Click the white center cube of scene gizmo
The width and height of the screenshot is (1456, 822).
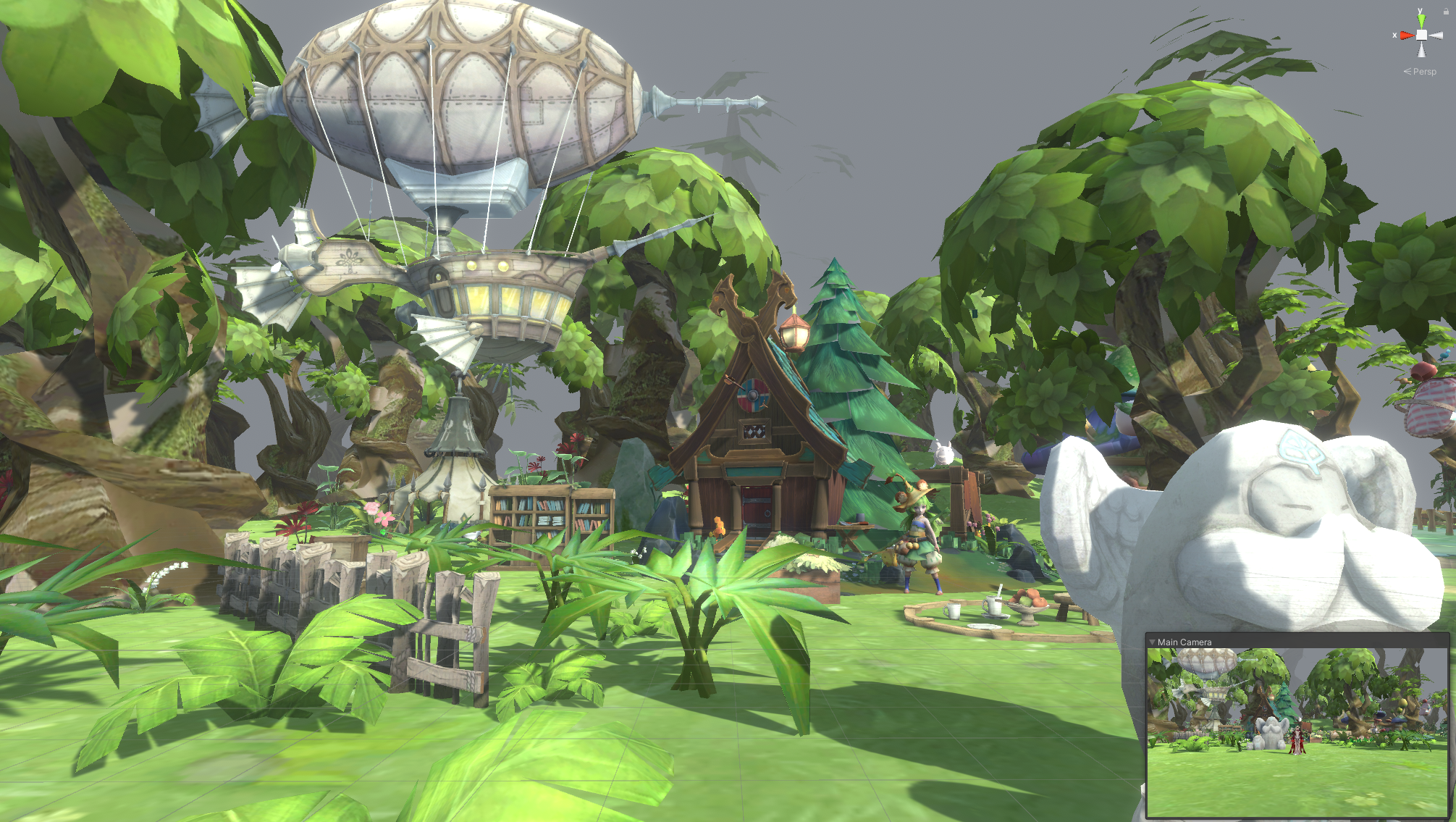1421,35
